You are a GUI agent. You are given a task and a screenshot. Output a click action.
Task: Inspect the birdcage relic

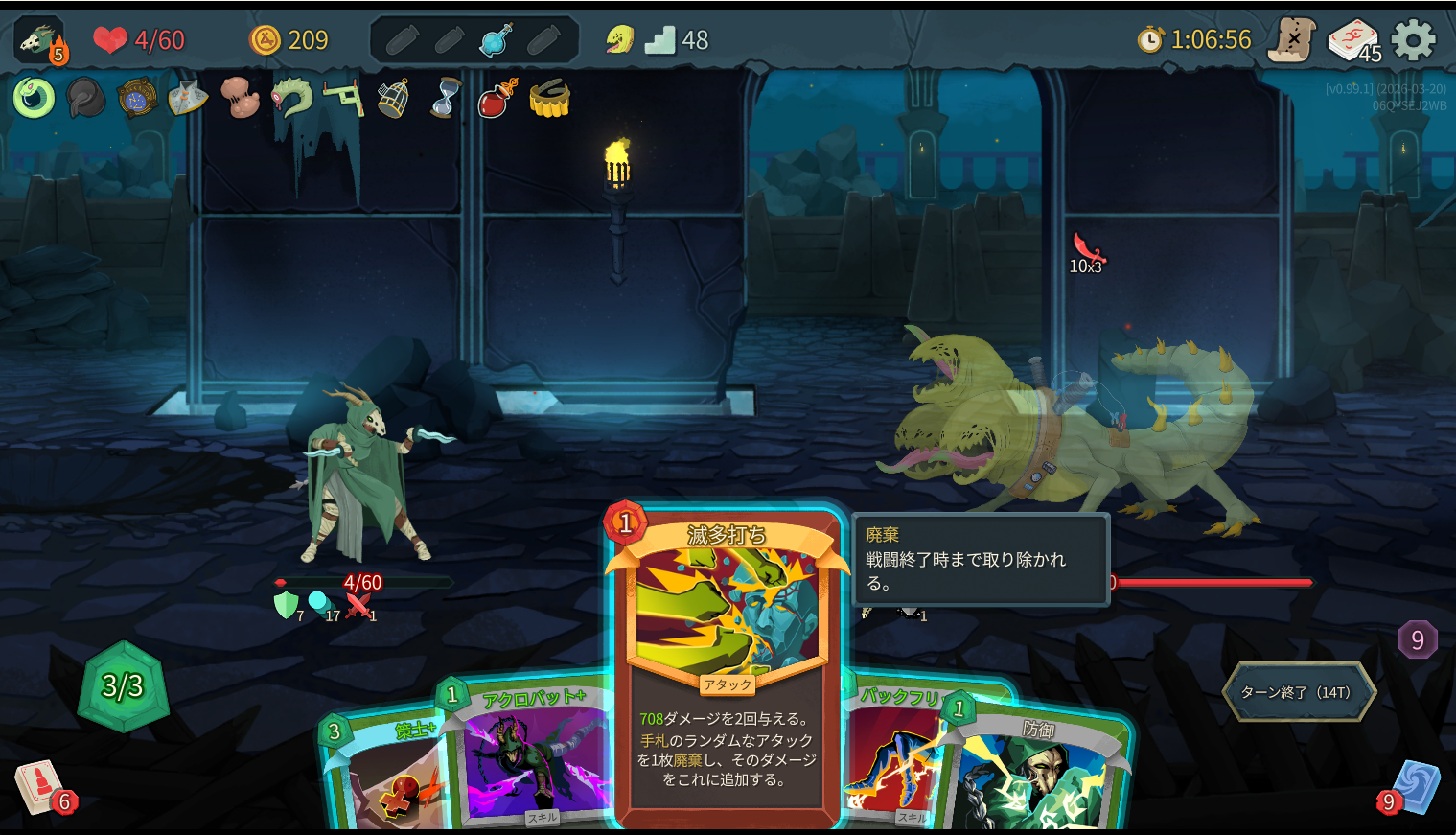tap(393, 97)
